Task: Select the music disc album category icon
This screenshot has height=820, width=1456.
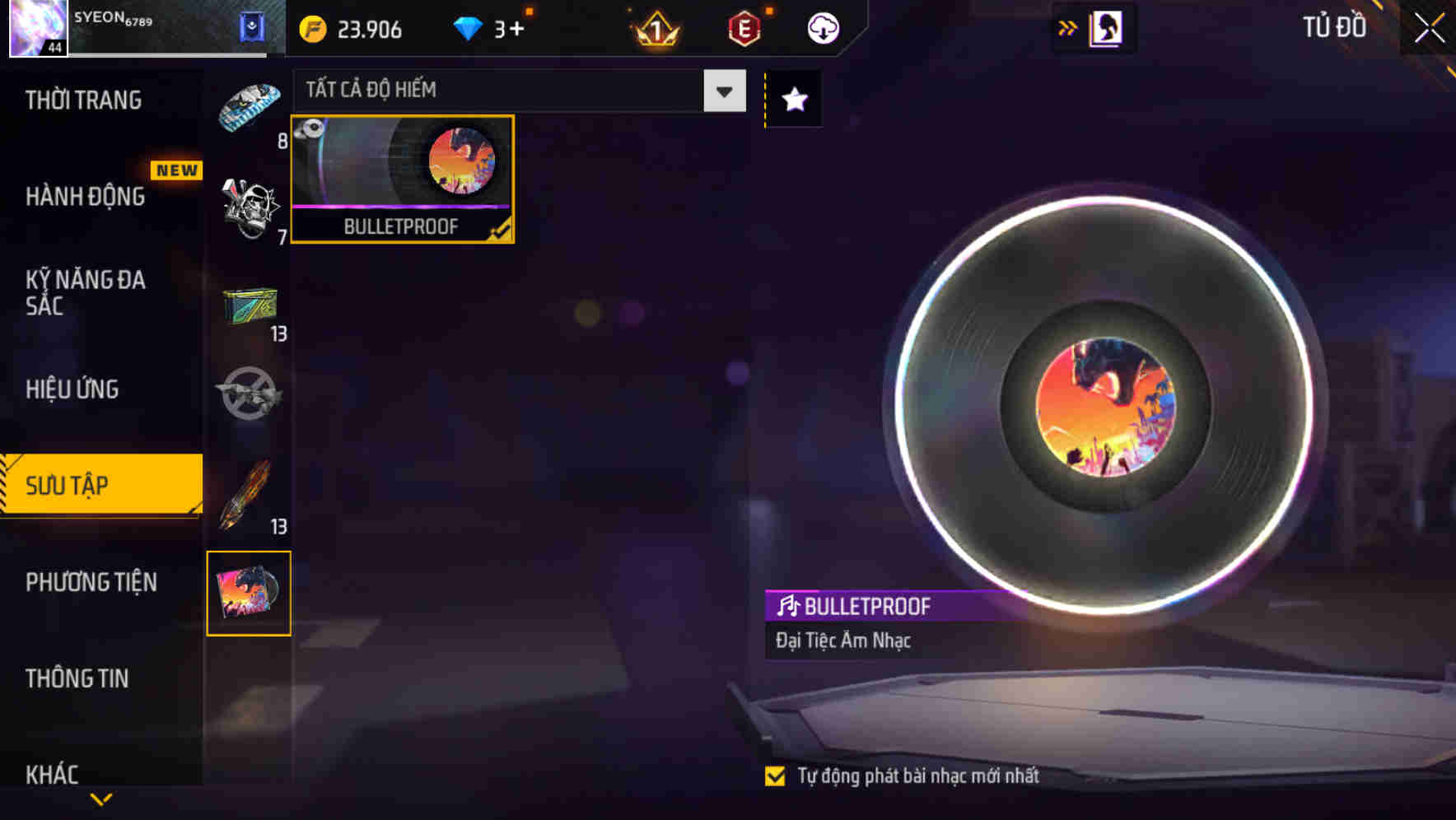Action: 250,594
